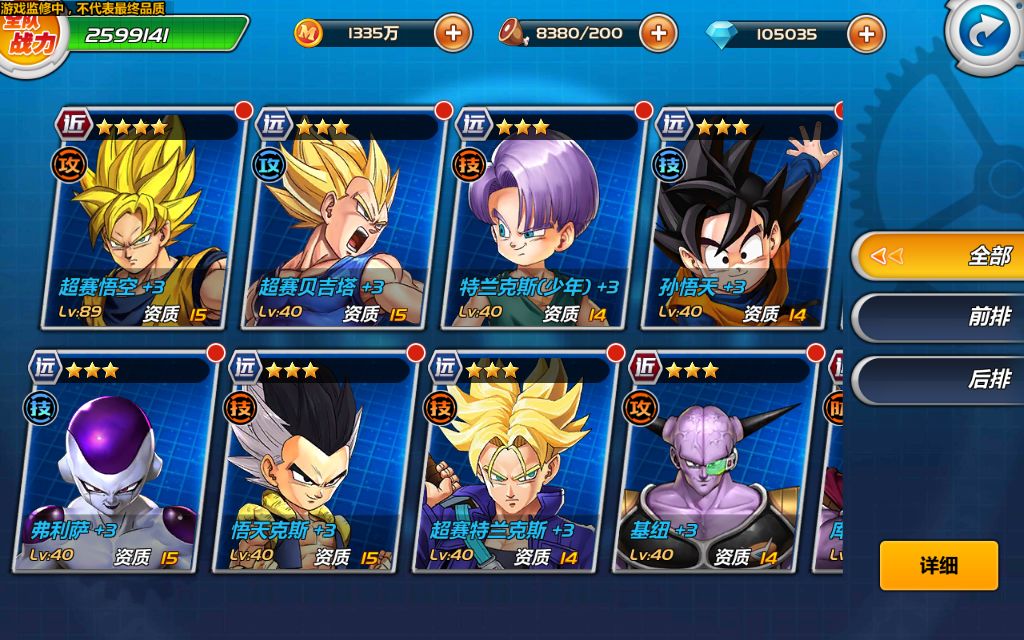Add more gold coins with plus button
This screenshot has width=1024, height=640.
click(453, 33)
